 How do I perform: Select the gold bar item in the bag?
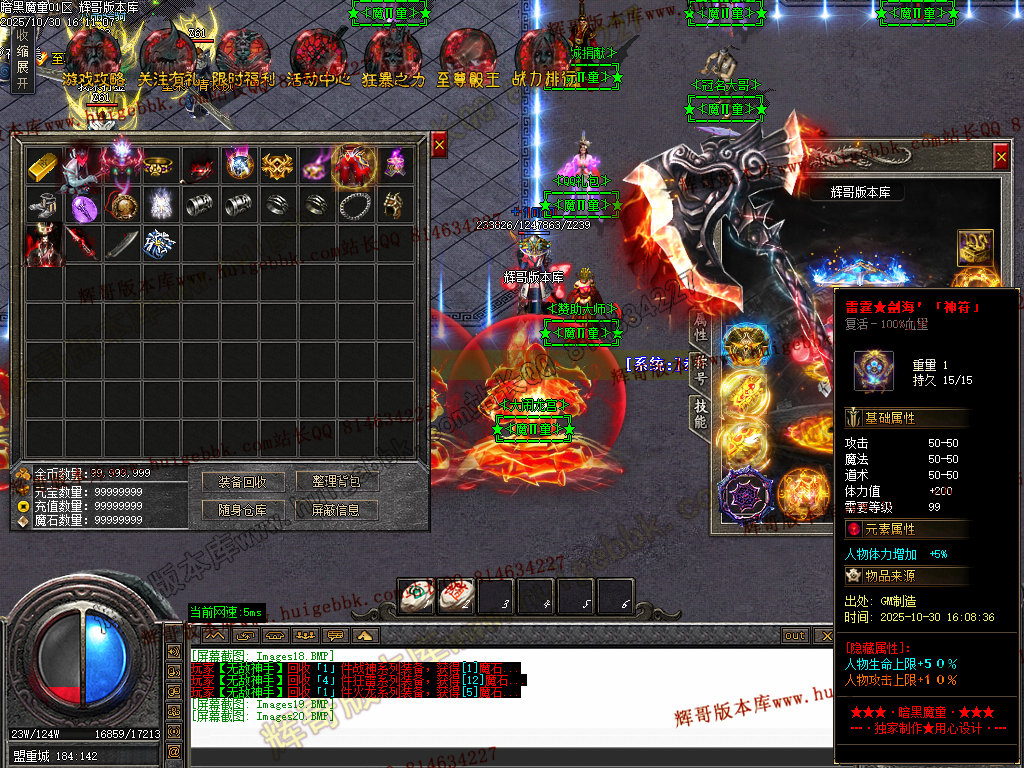[44, 166]
